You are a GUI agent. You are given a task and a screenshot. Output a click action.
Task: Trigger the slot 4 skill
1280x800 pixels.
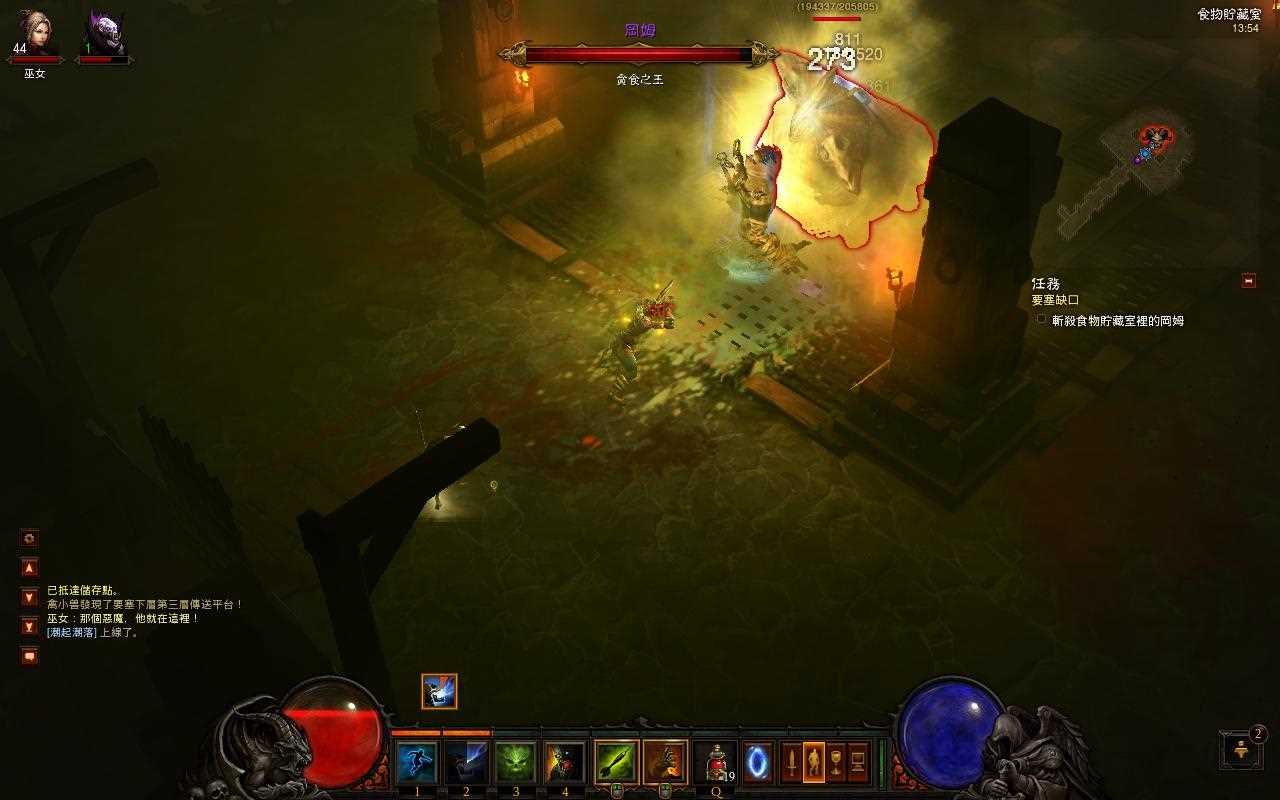coord(564,763)
